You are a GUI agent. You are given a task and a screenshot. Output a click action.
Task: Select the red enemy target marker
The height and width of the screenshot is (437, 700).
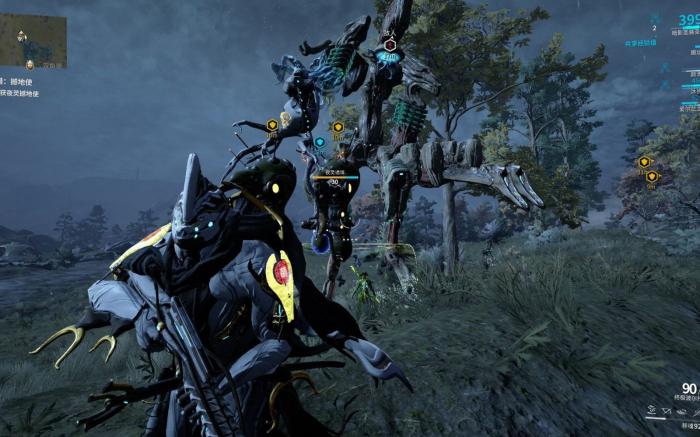(x=390, y=45)
